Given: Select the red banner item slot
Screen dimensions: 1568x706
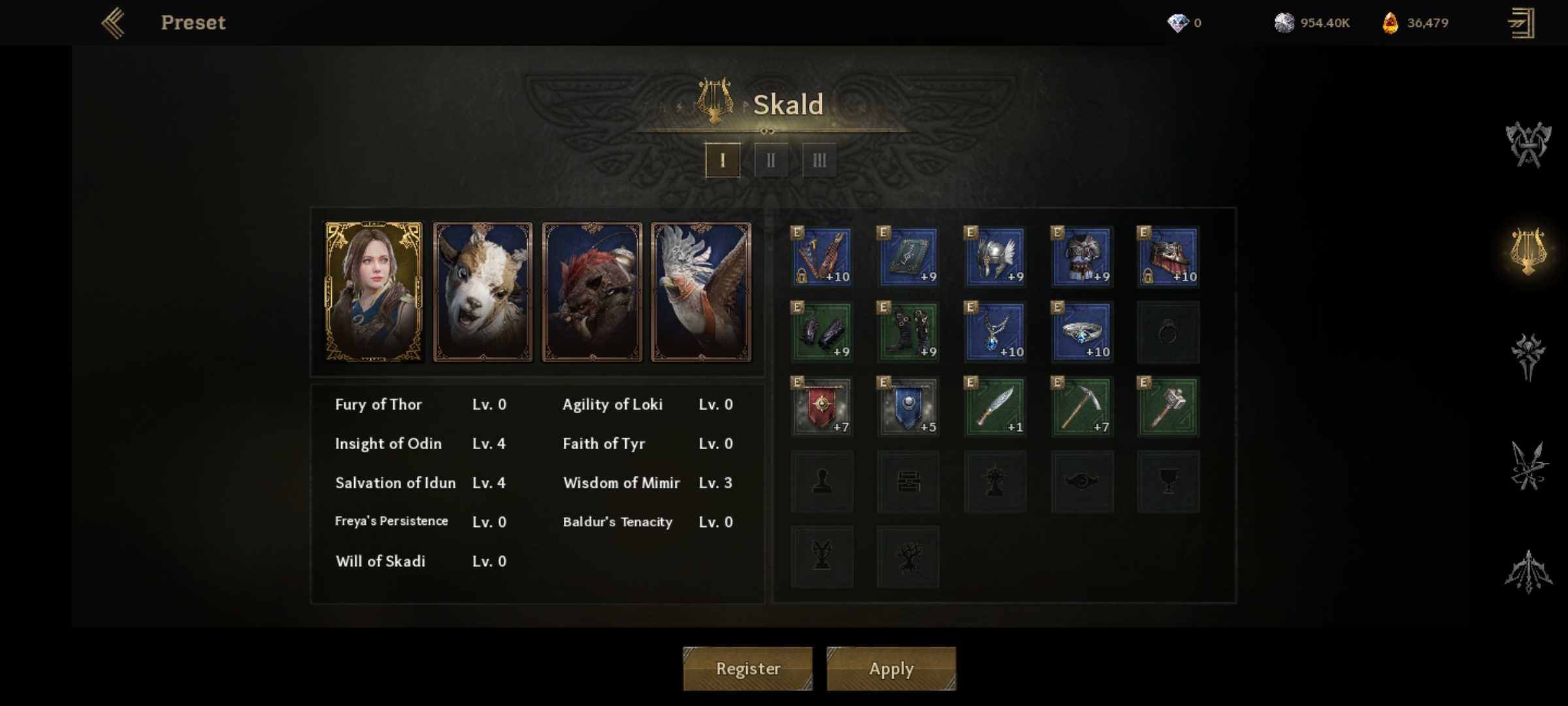Looking at the screenshot, I should click(x=822, y=407).
